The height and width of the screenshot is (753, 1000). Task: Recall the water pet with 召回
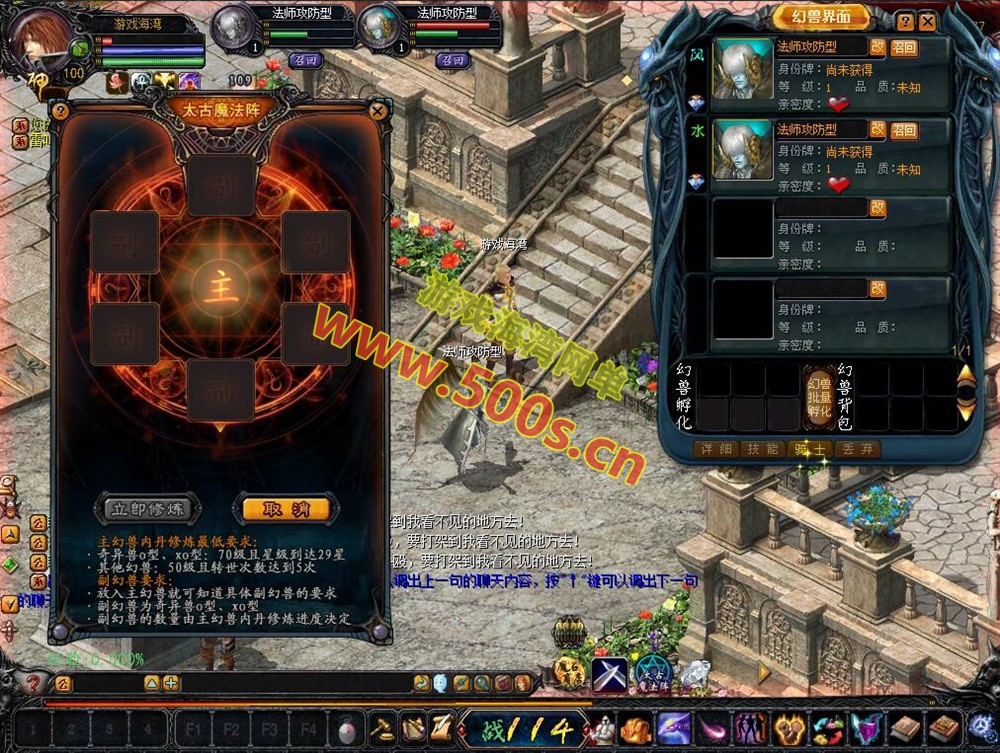904,130
